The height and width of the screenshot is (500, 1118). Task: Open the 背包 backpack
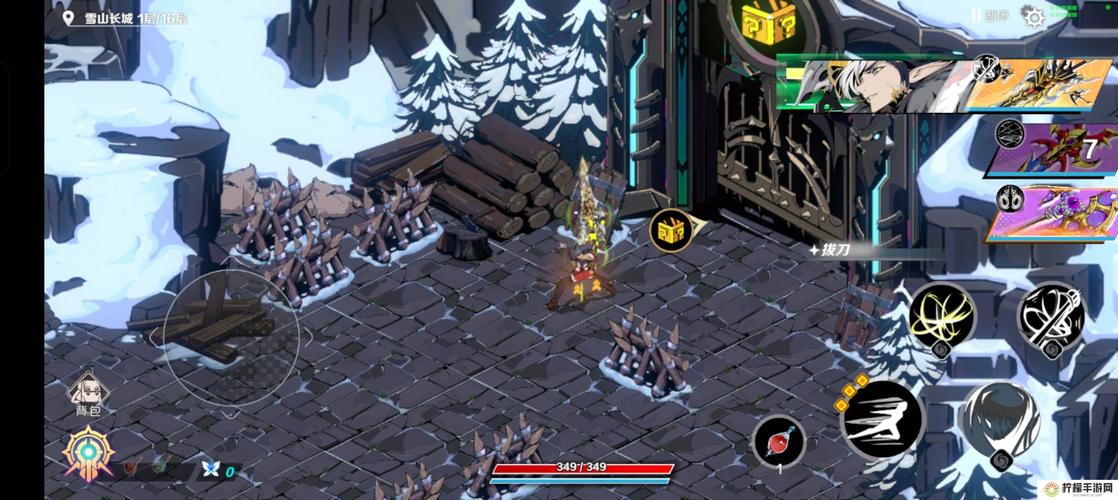(88, 392)
